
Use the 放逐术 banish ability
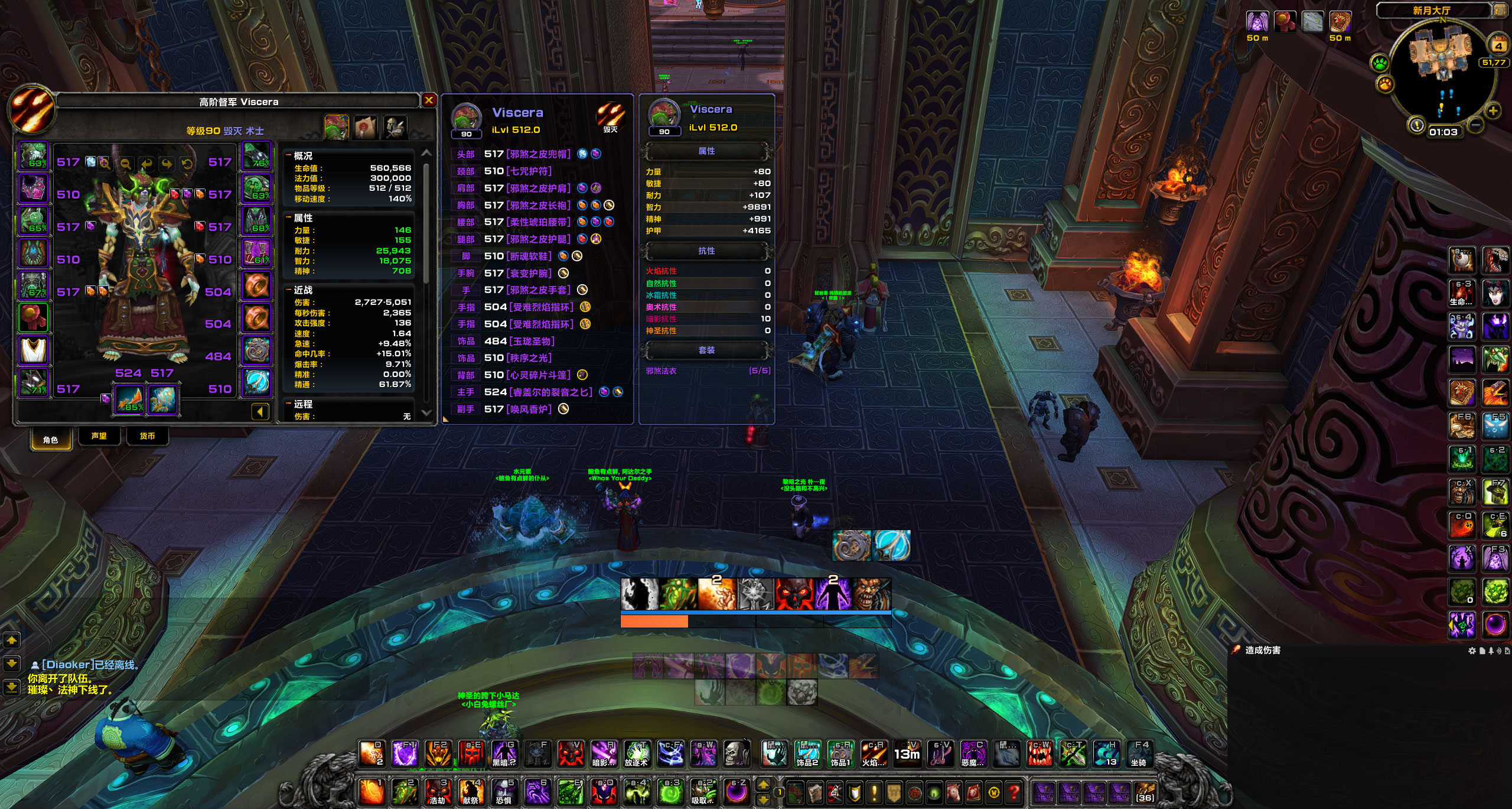point(637,754)
